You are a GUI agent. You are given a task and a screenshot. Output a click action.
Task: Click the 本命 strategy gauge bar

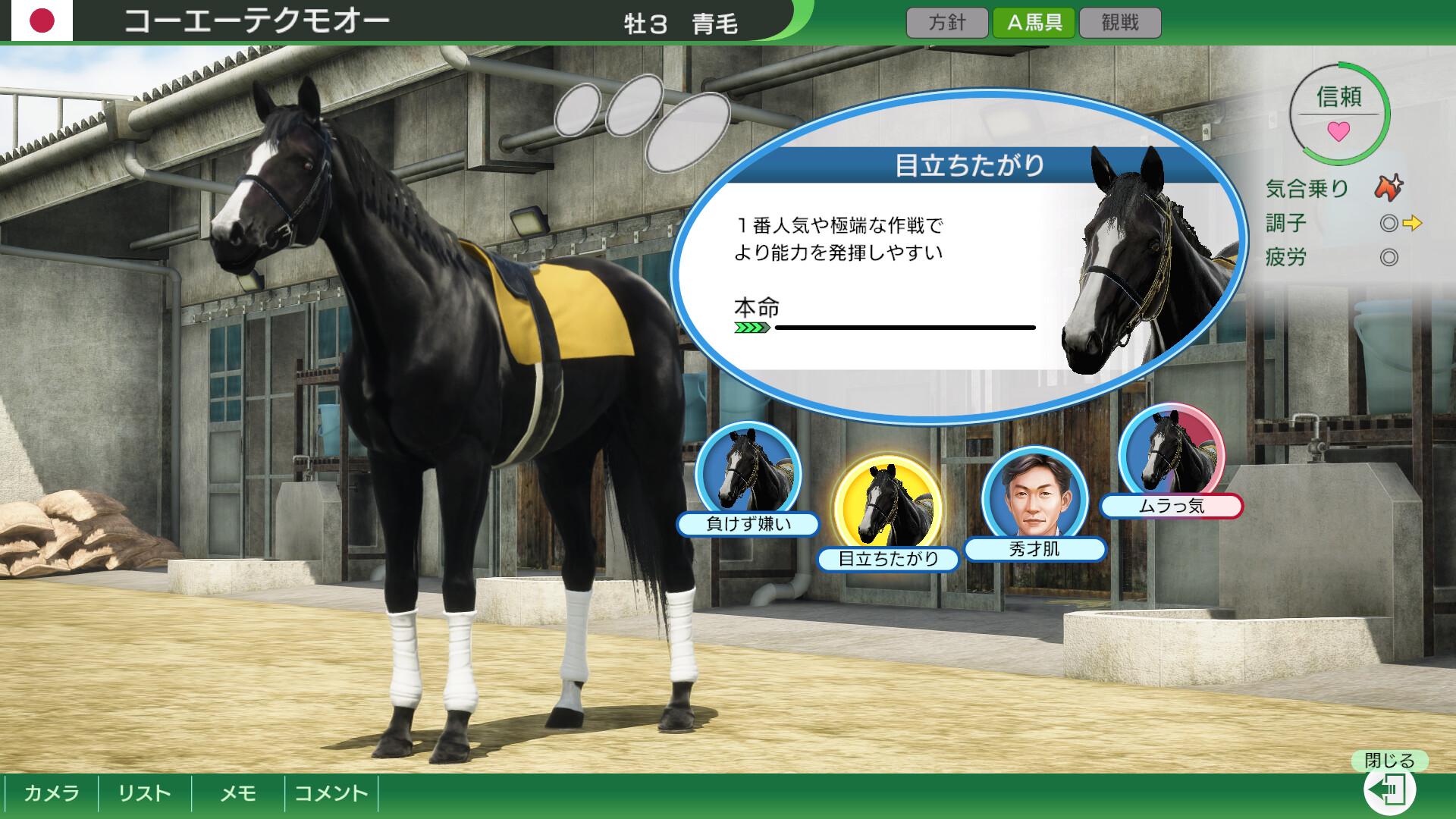(883, 326)
